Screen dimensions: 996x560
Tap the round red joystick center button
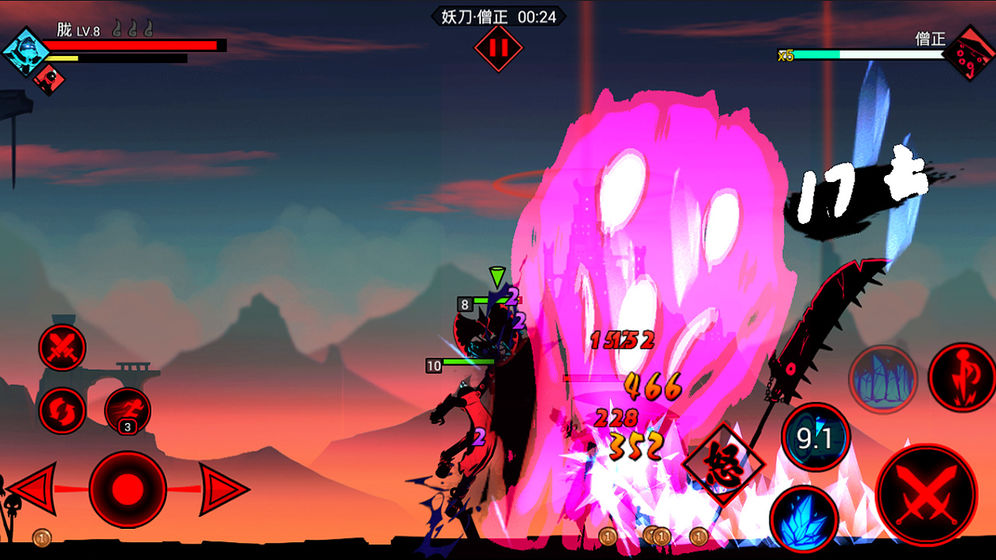(127, 489)
